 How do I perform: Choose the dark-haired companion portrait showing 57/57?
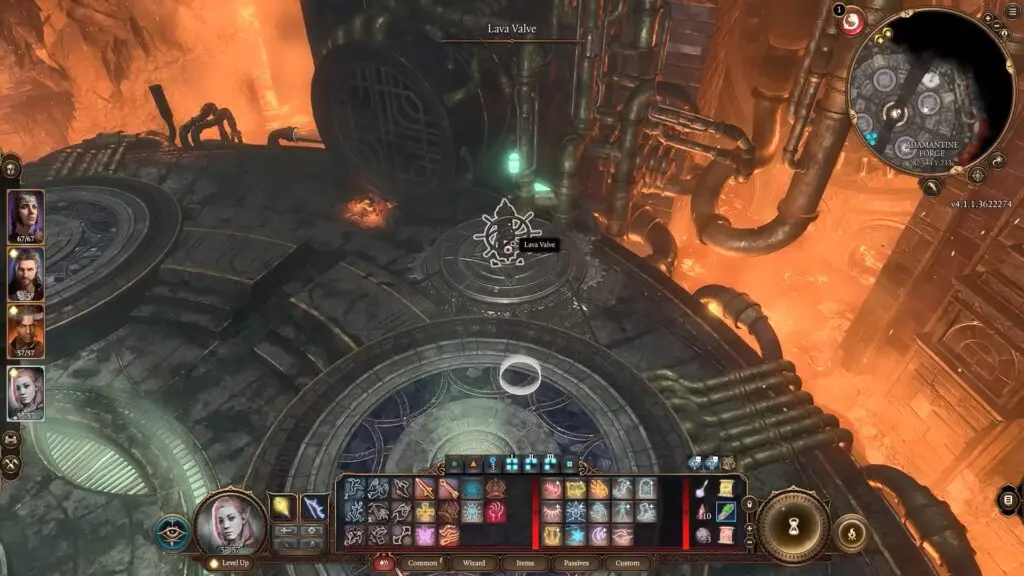(x=24, y=332)
